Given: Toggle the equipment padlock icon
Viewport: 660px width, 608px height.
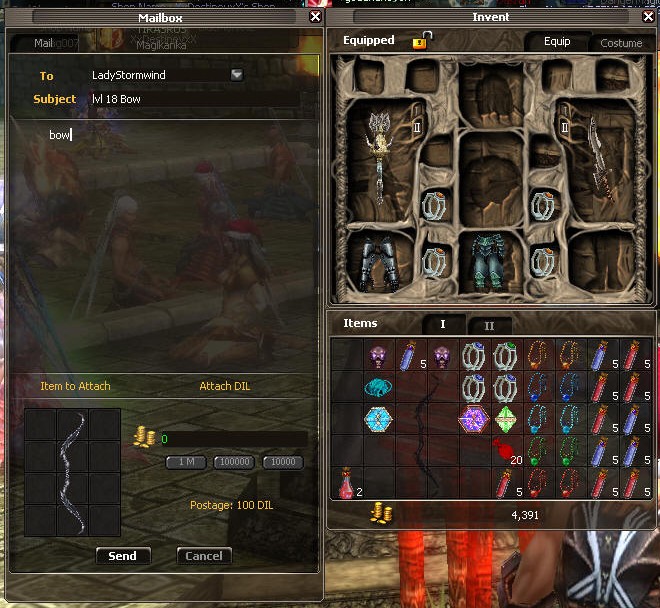Looking at the screenshot, I should (x=421, y=41).
